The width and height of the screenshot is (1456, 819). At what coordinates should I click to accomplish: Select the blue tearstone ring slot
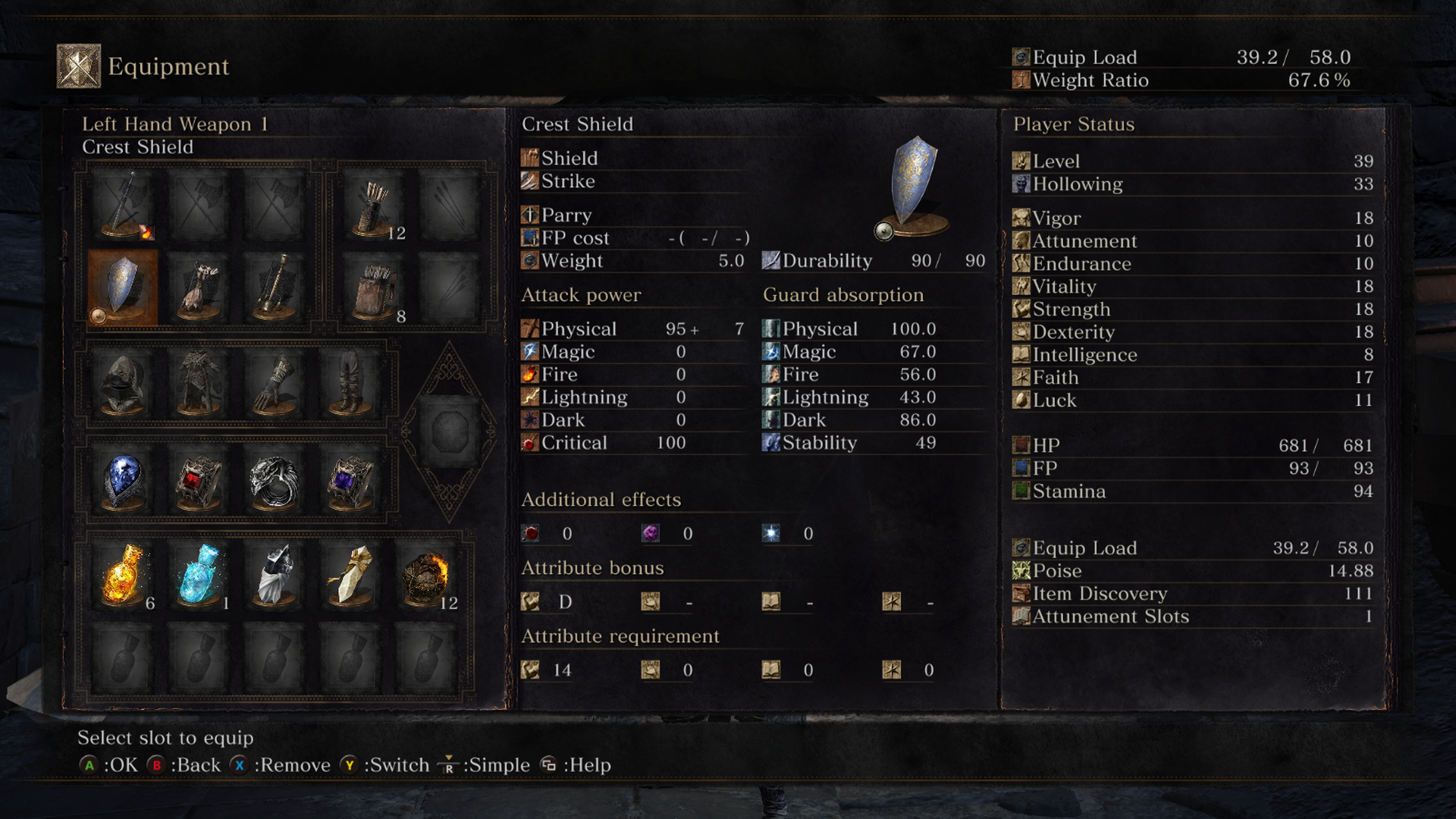tap(123, 481)
